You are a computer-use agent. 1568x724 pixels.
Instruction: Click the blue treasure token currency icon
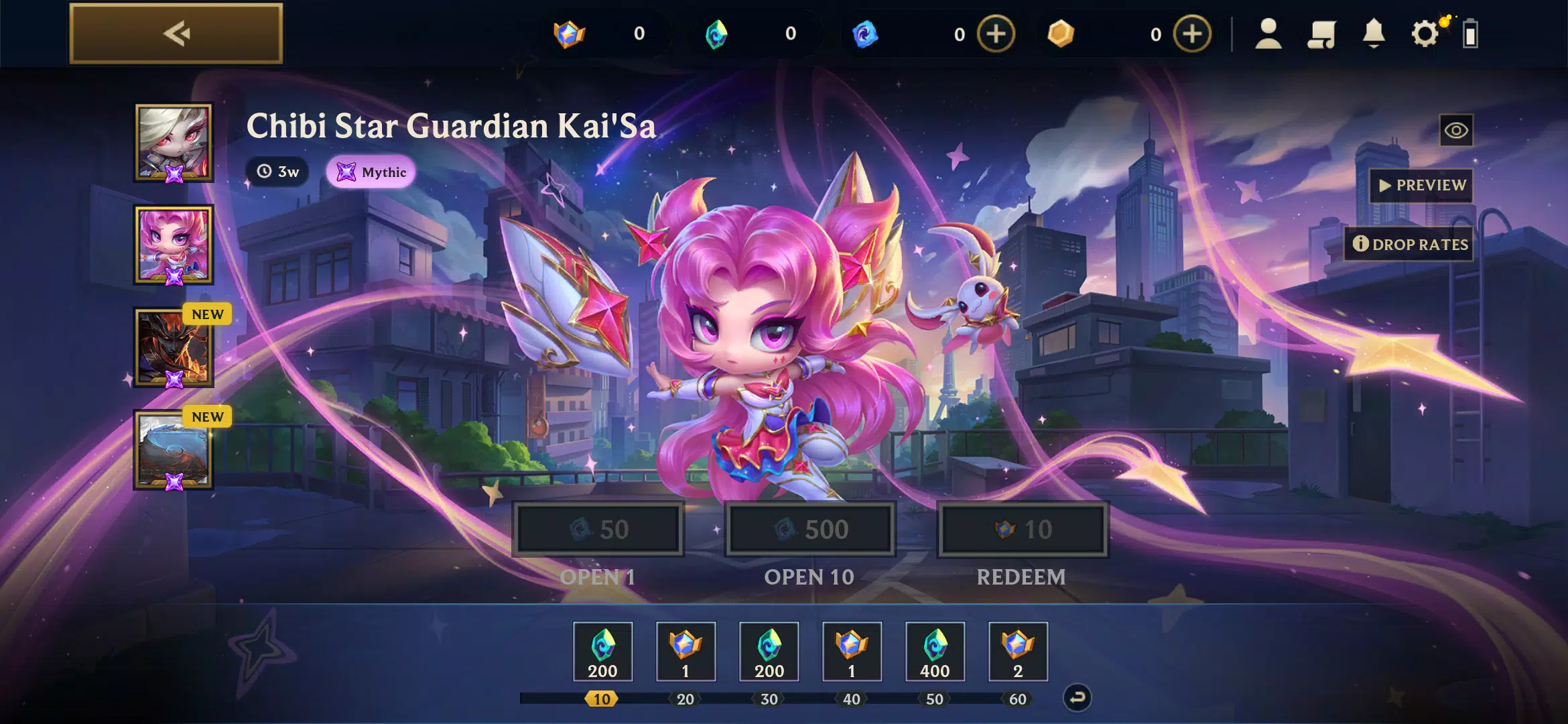point(864,35)
